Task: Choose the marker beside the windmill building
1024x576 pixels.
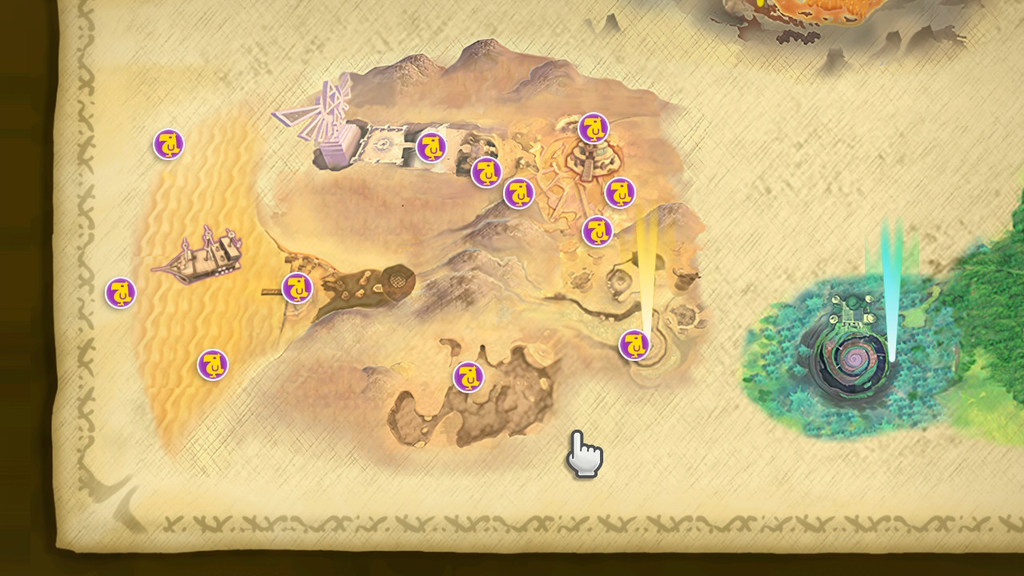Action: (431, 147)
